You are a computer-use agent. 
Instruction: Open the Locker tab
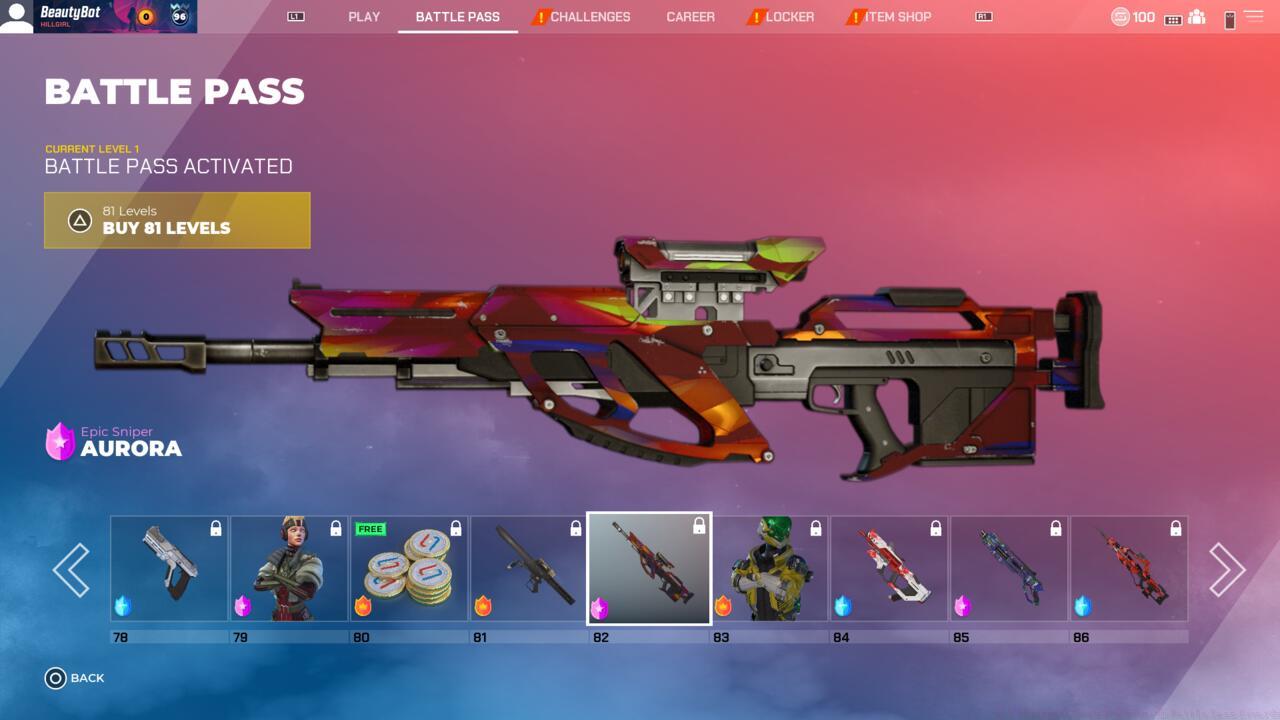[x=789, y=17]
